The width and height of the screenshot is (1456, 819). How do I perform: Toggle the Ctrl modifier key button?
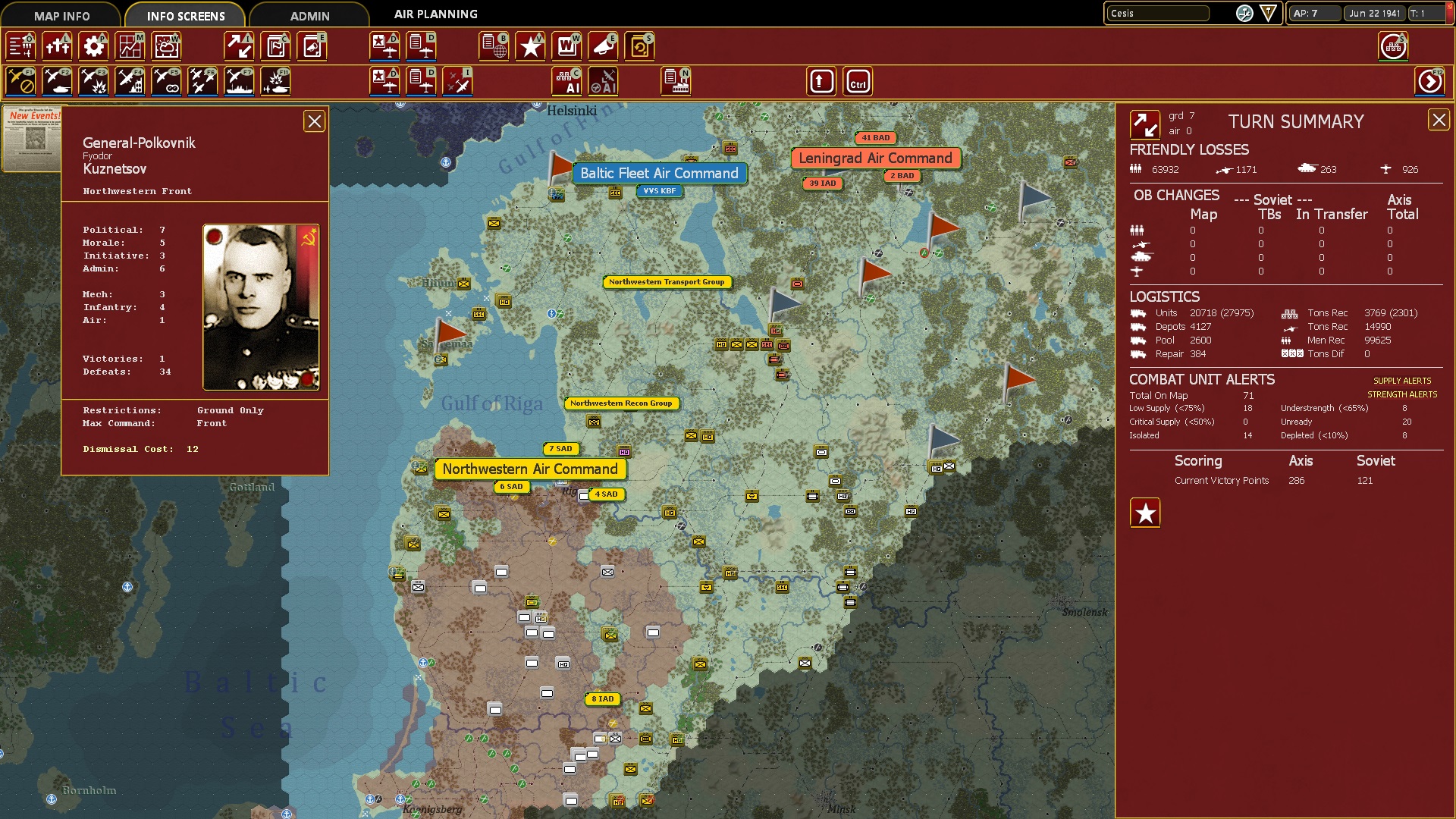point(857,81)
